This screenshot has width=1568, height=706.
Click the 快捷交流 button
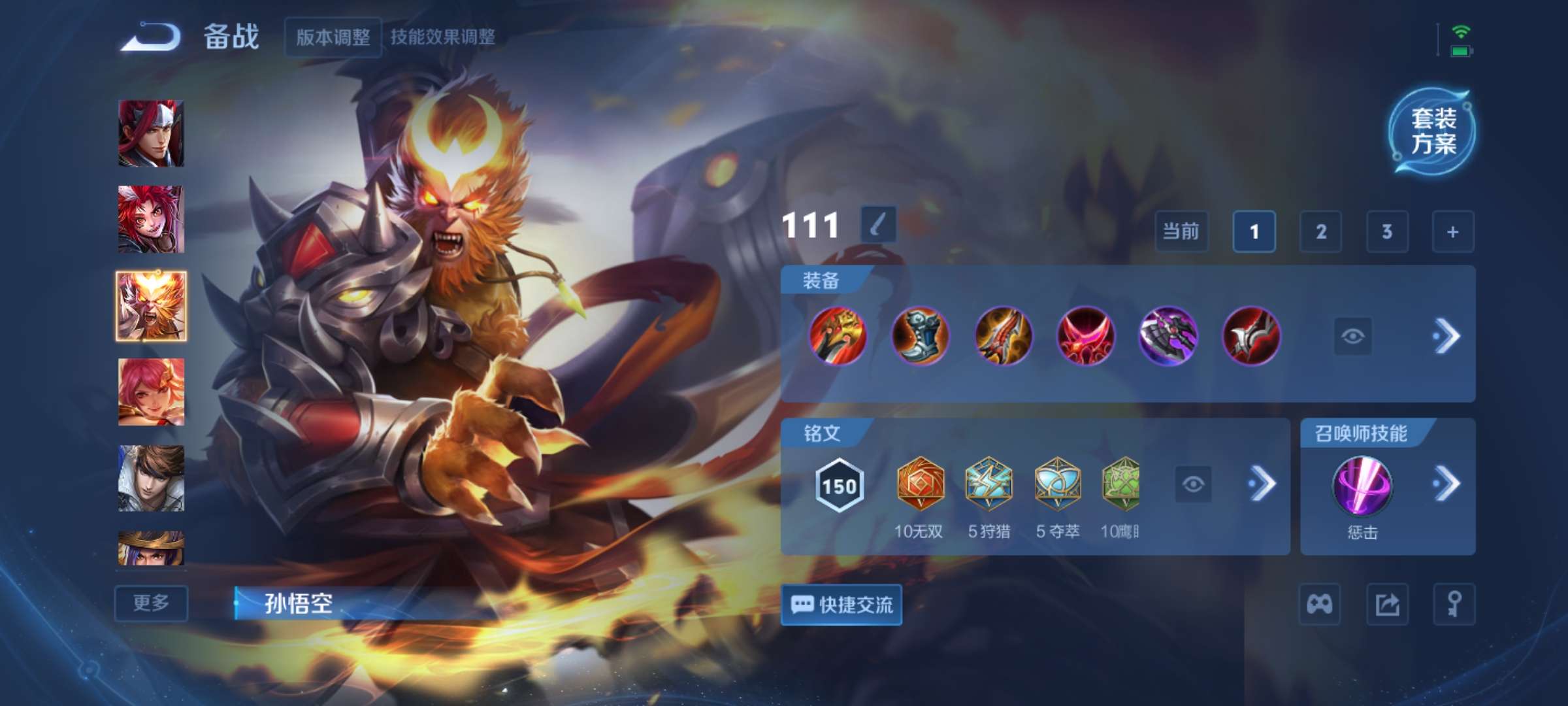point(841,605)
